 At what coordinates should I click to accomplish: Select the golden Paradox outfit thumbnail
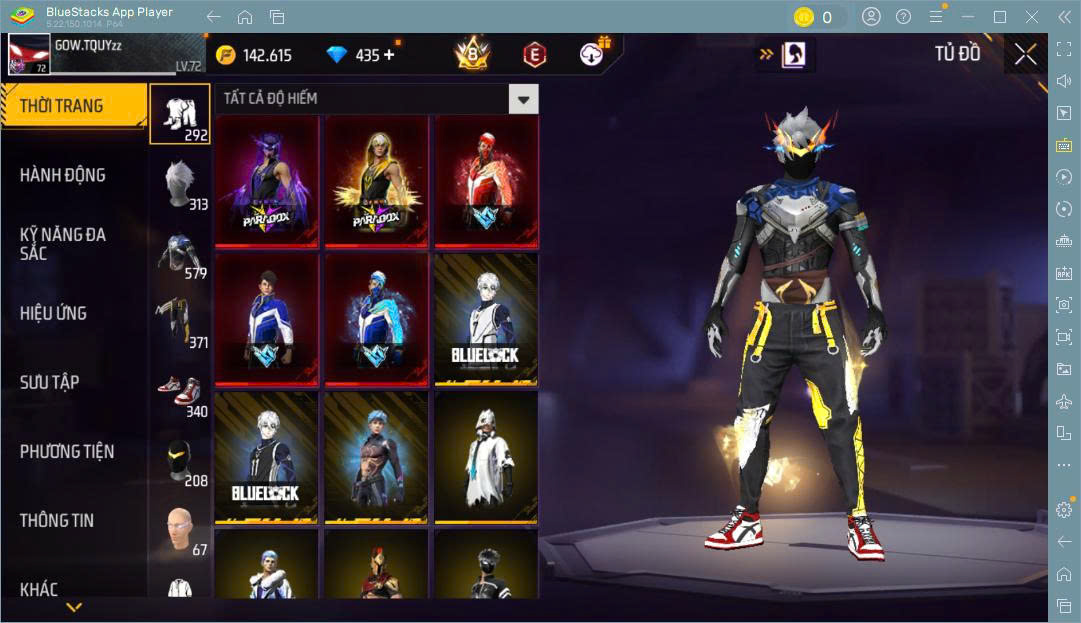coord(377,181)
